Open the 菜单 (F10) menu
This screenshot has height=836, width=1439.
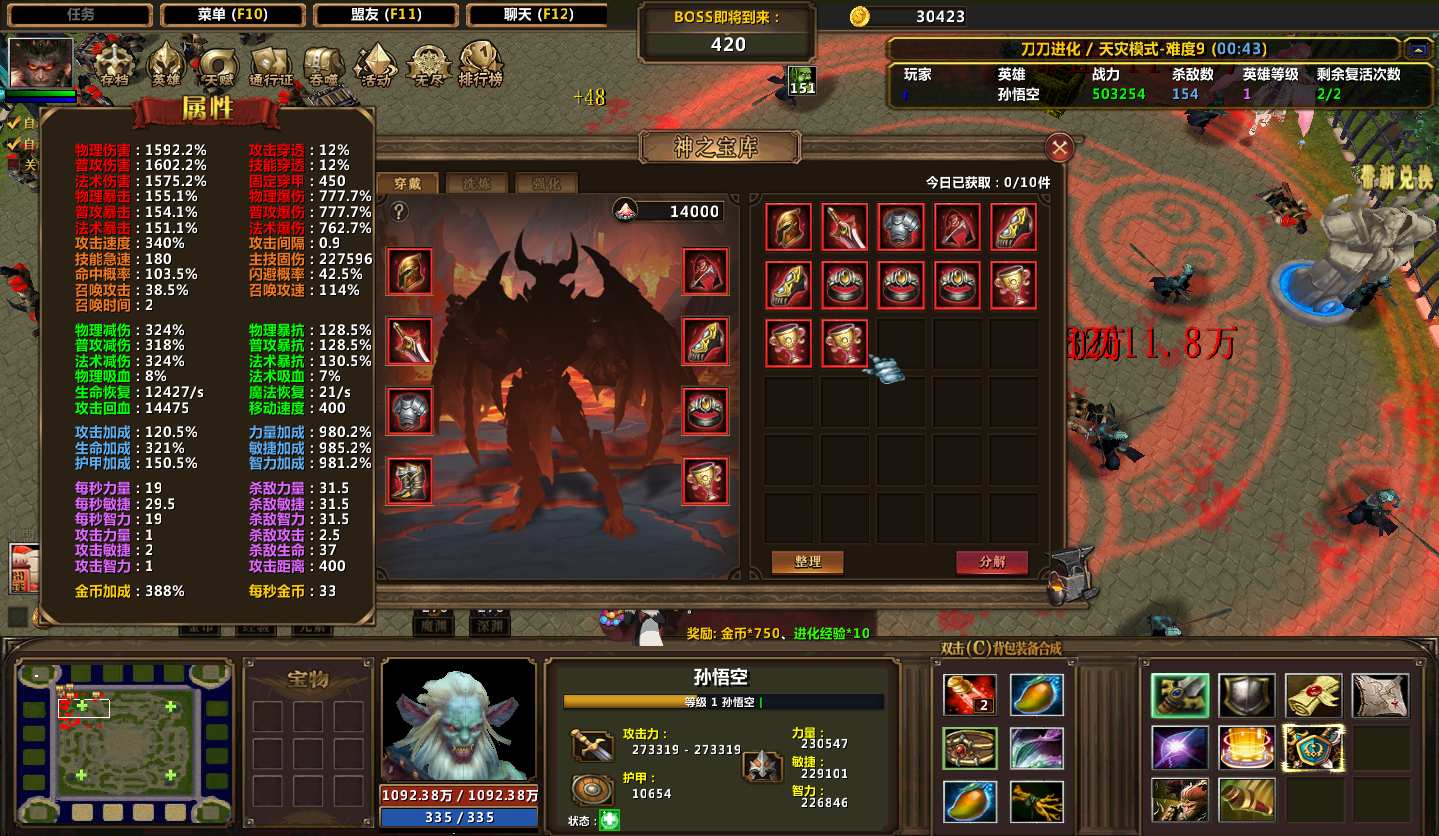click(233, 15)
